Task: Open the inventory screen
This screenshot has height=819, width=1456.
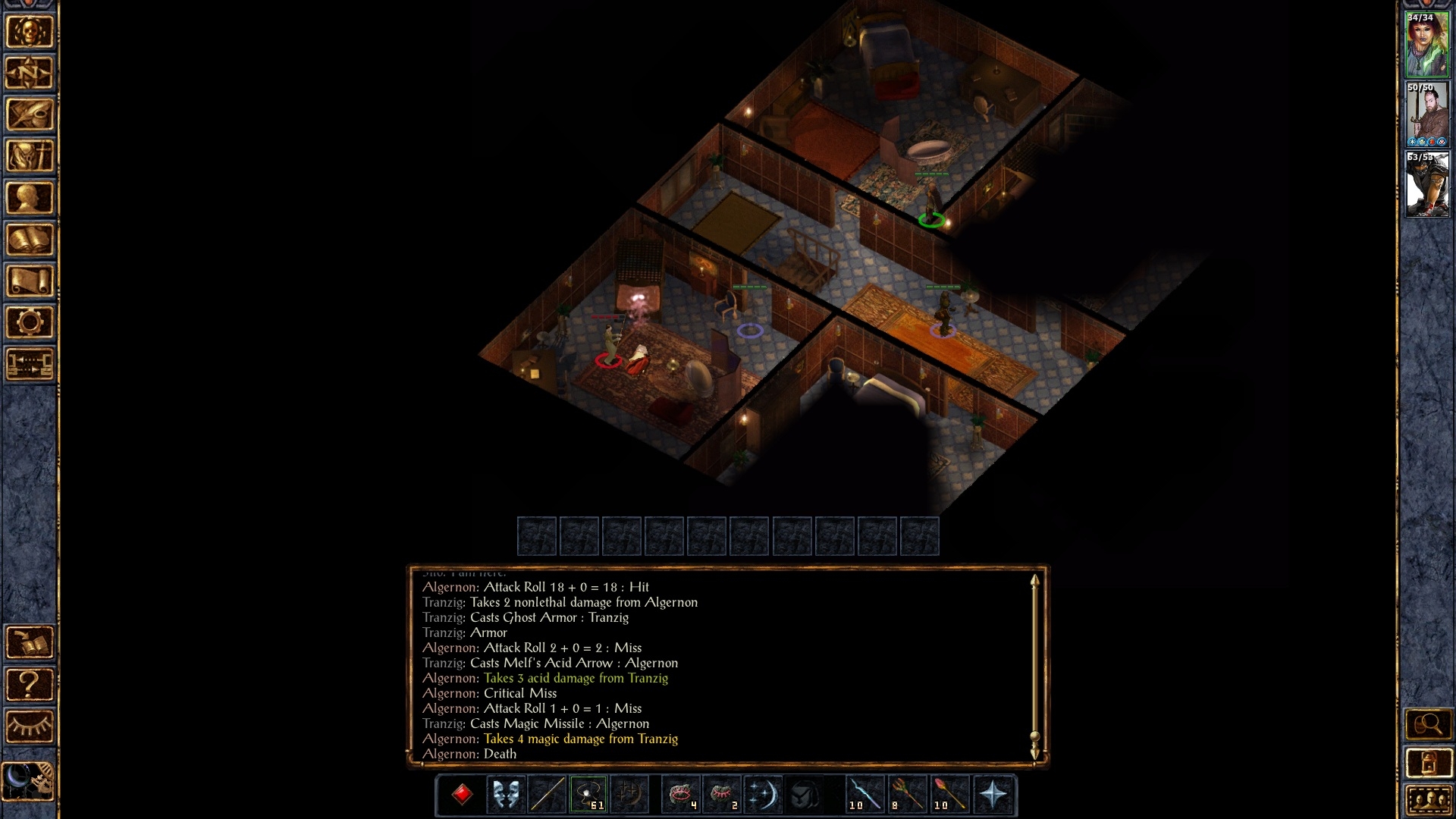Action: click(x=30, y=156)
